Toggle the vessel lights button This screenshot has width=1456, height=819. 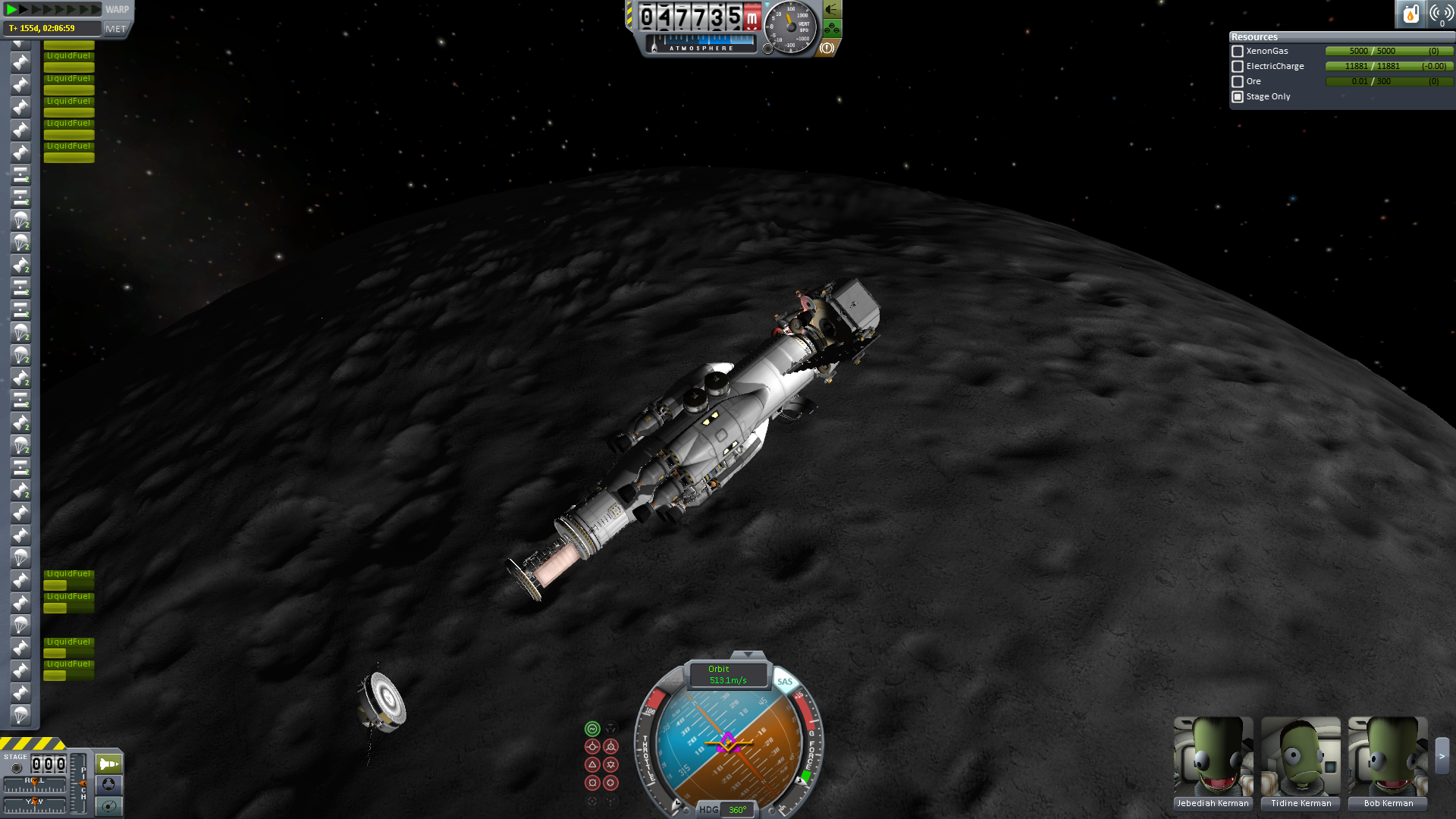pyautogui.click(x=832, y=10)
